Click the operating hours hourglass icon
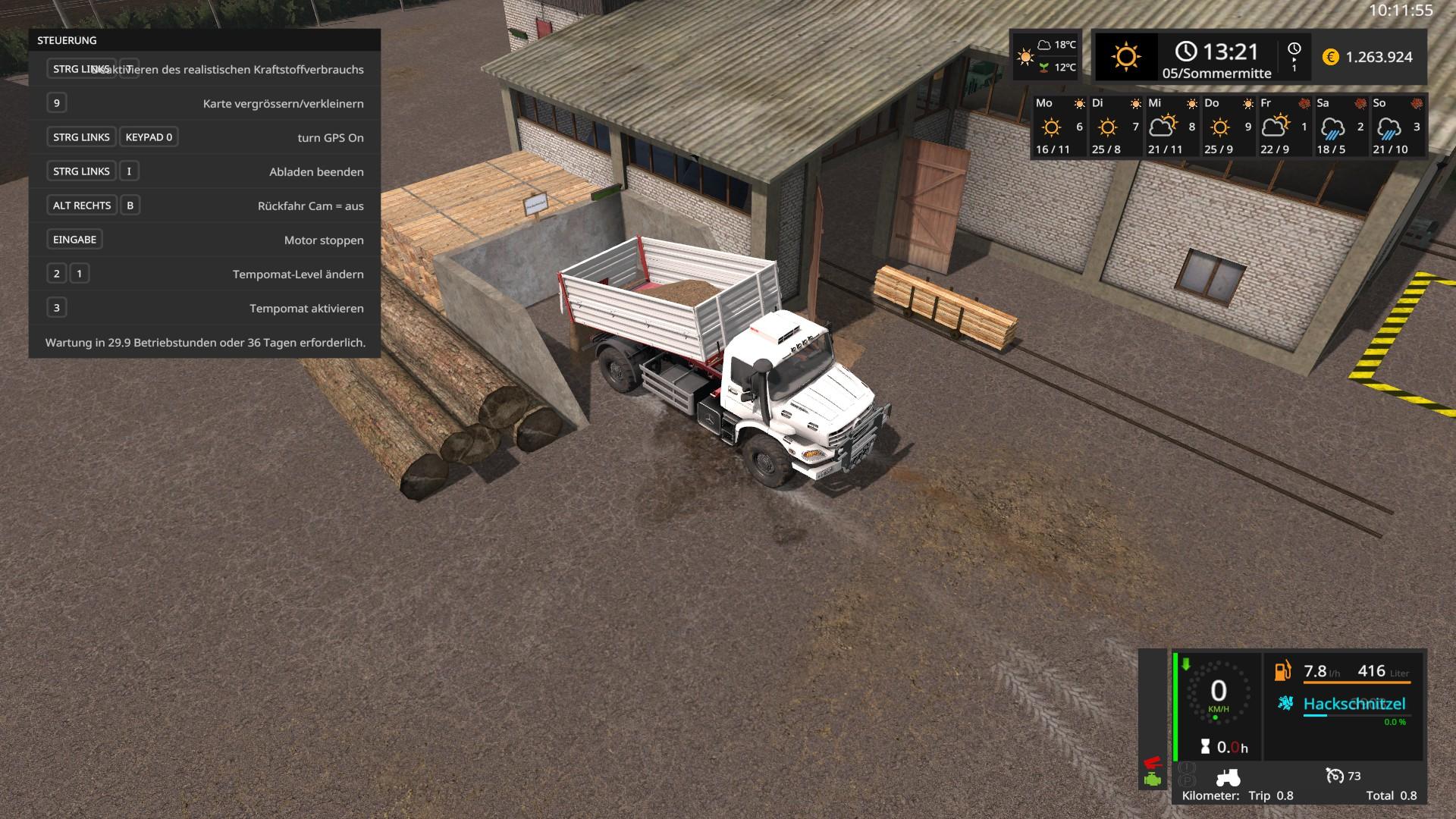This screenshot has height=819, width=1456. coord(1205,747)
